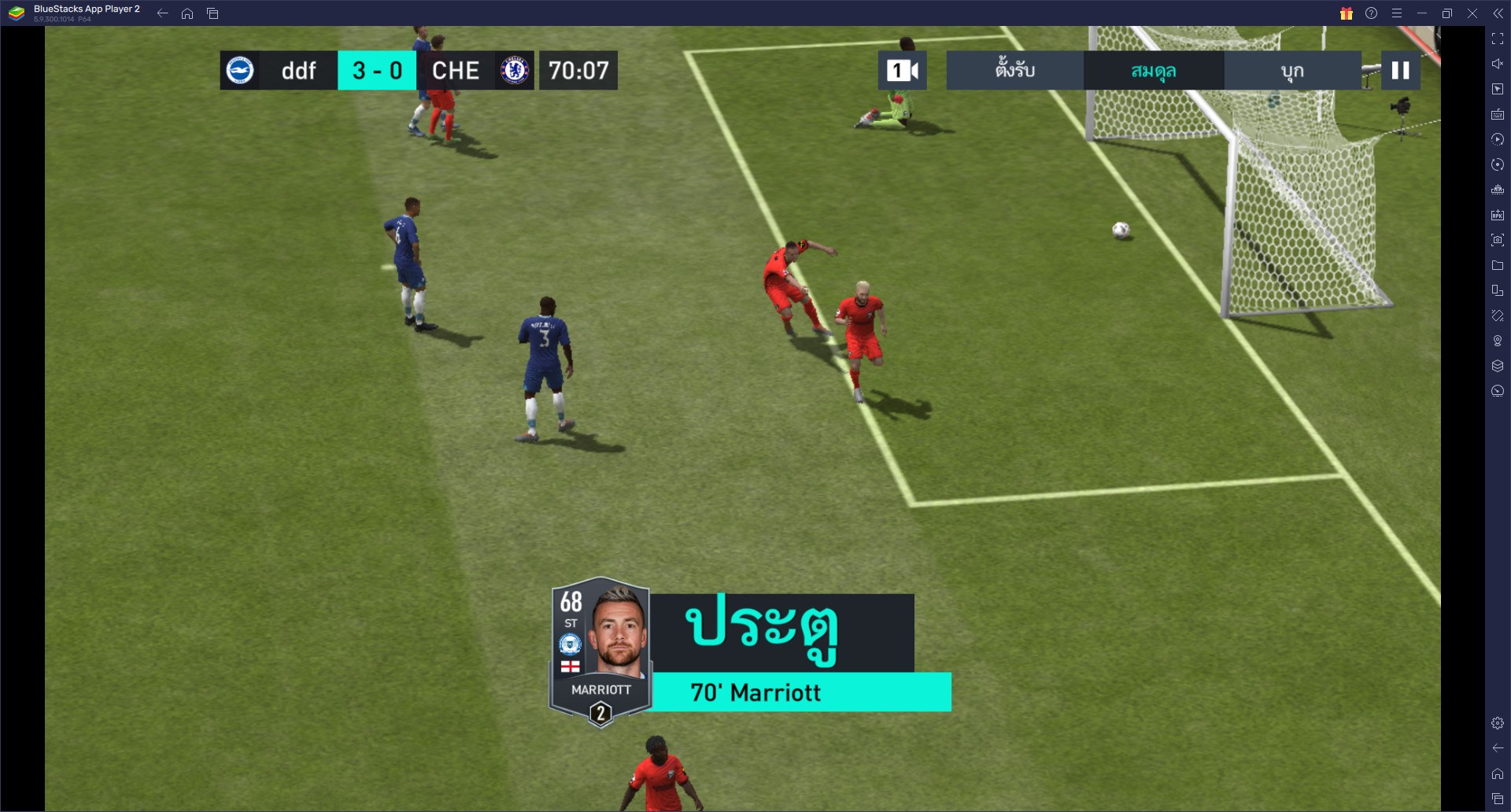Viewport: 1511px width, 812px height.
Task: Open the media manager folder
Action: pos(1498,265)
